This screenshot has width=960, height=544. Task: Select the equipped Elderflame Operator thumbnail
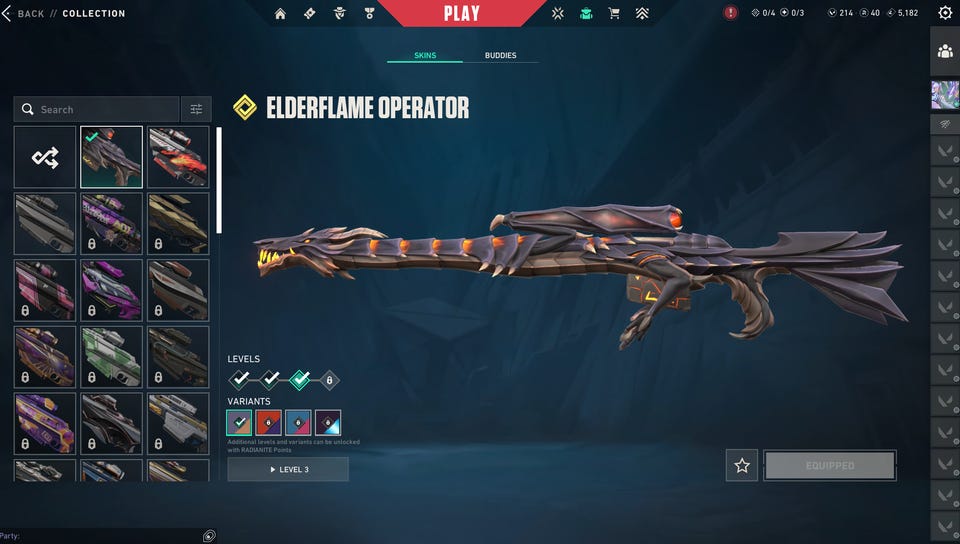pyautogui.click(x=111, y=157)
